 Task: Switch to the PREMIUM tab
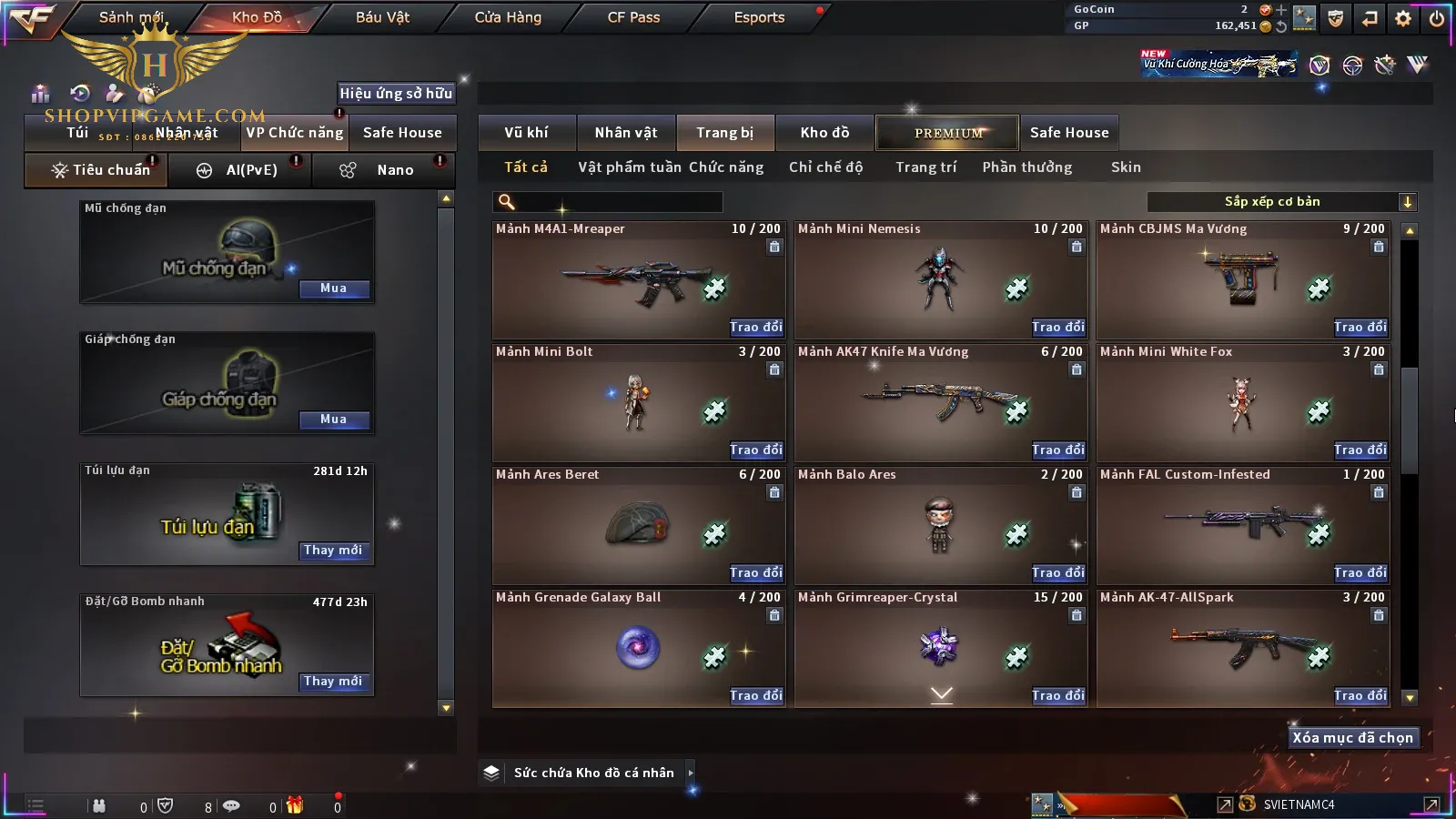[948, 133]
